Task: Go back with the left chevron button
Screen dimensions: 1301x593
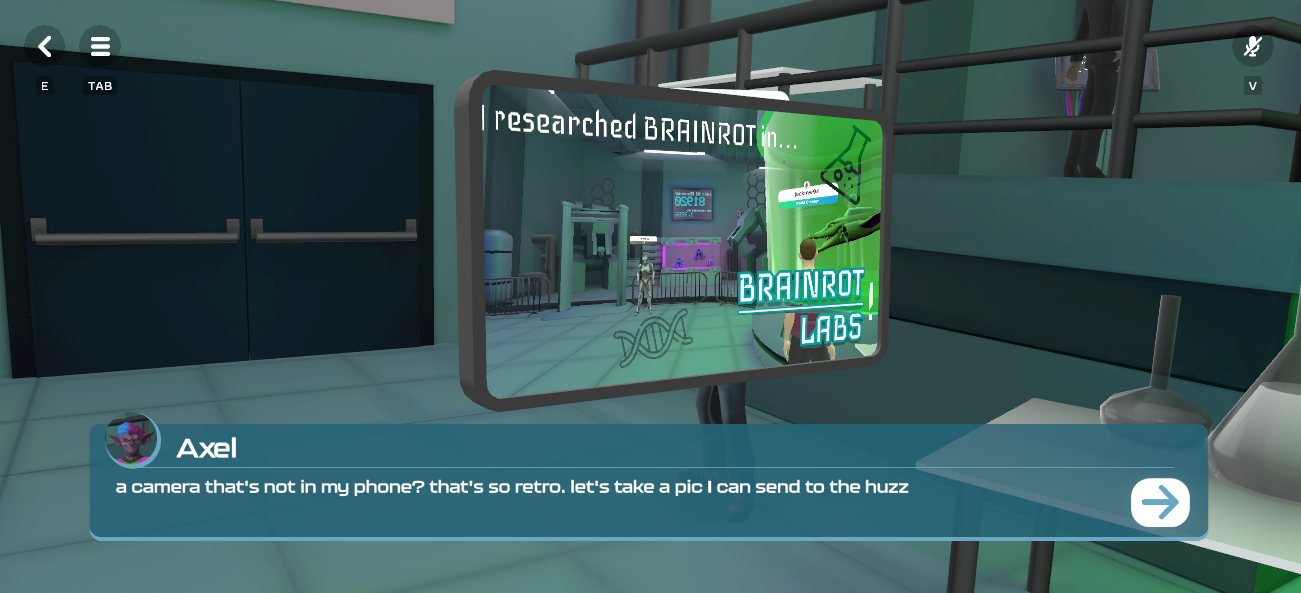Action: [x=44, y=46]
